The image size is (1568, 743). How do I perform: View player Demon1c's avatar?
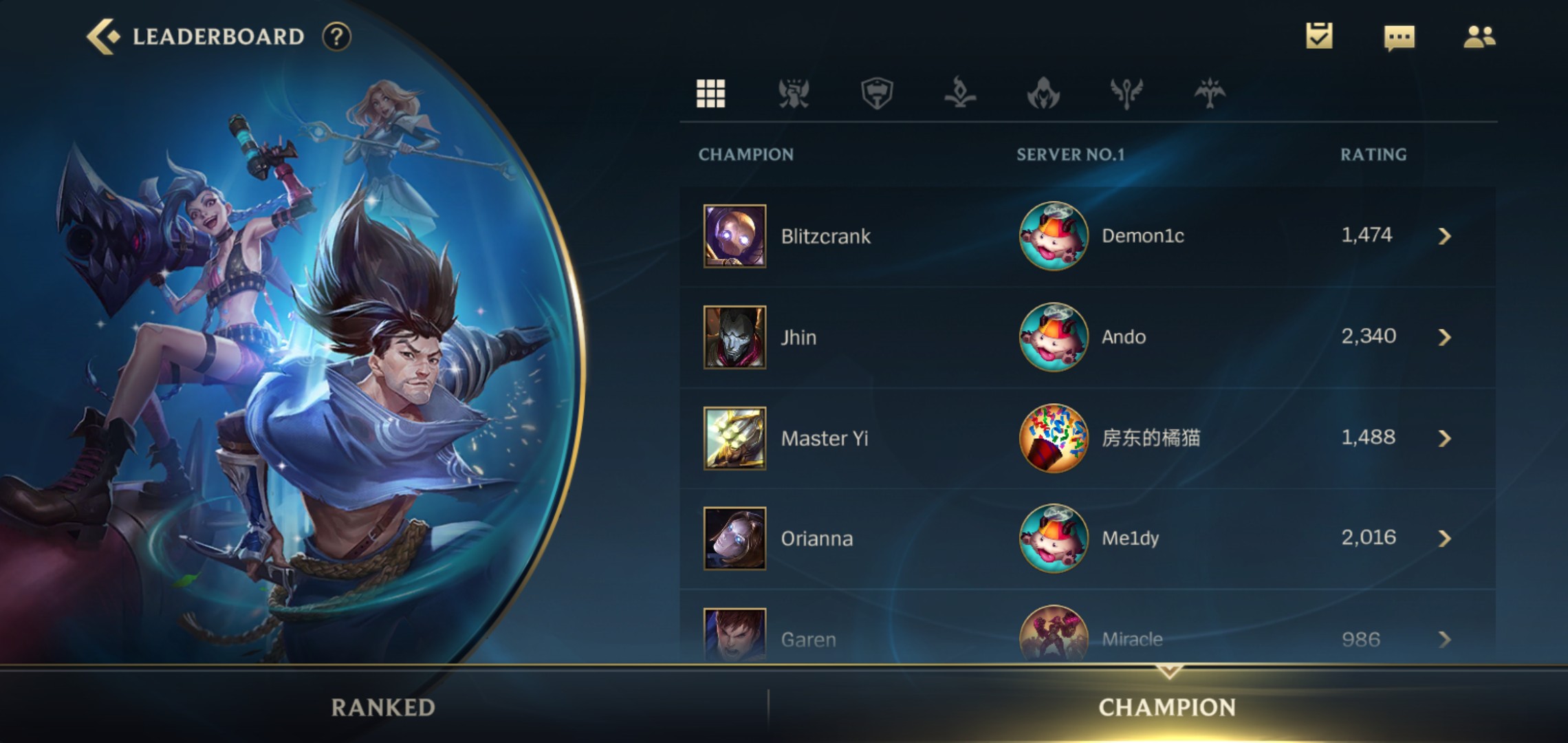(1053, 236)
